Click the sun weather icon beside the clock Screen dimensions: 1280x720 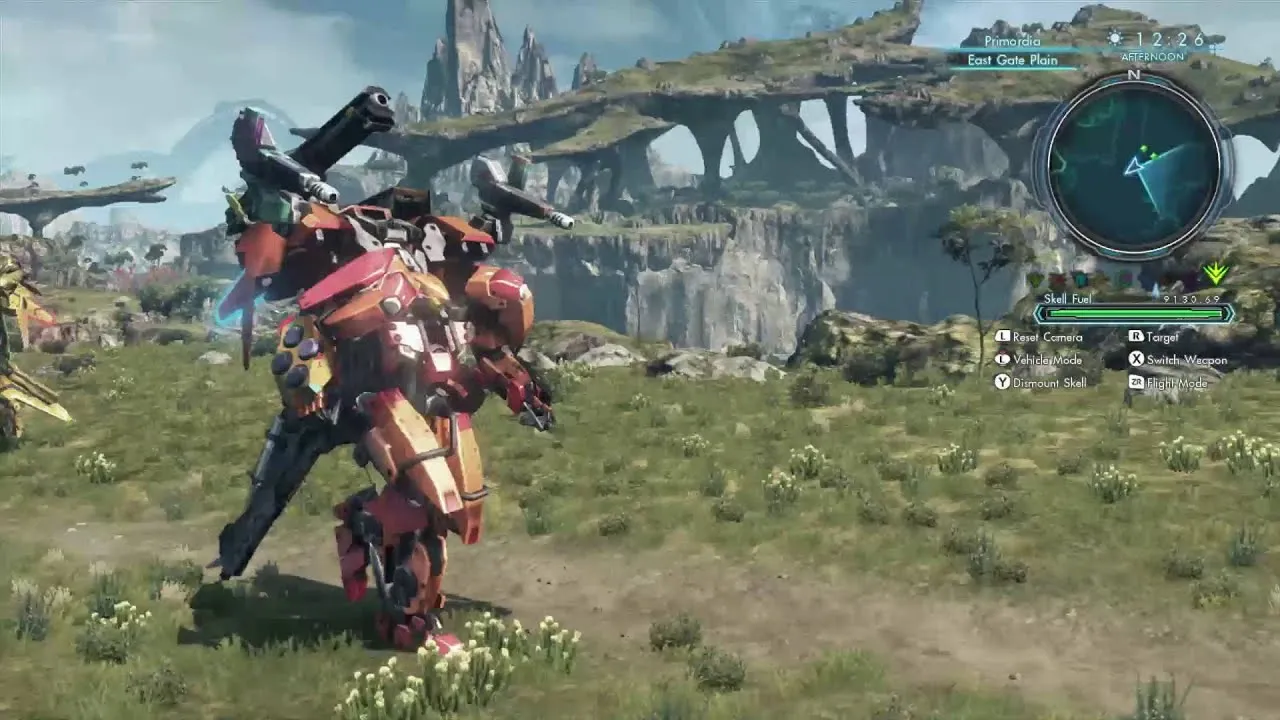1113,36
